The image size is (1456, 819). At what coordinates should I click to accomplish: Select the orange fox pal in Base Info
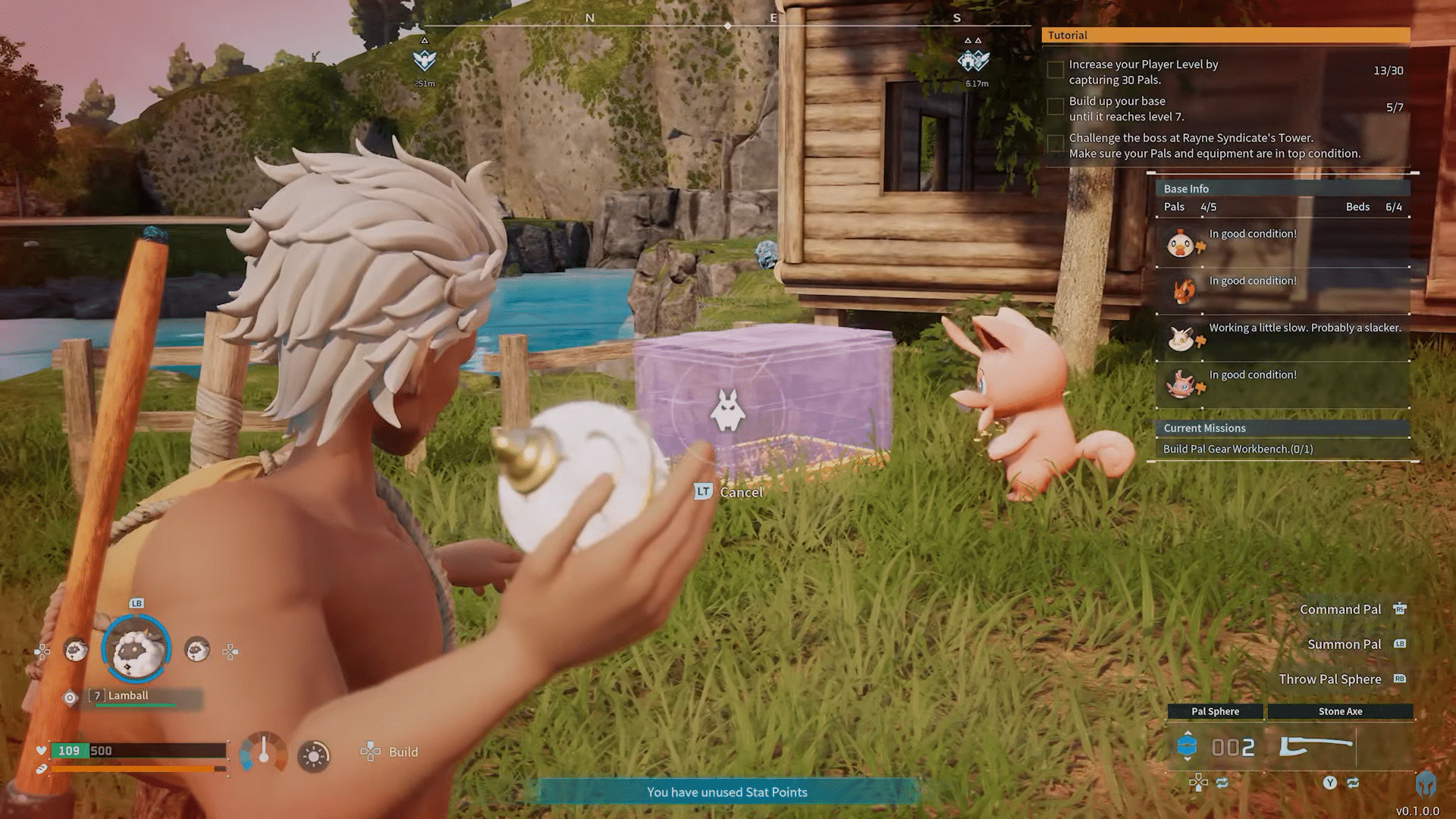tap(1181, 291)
